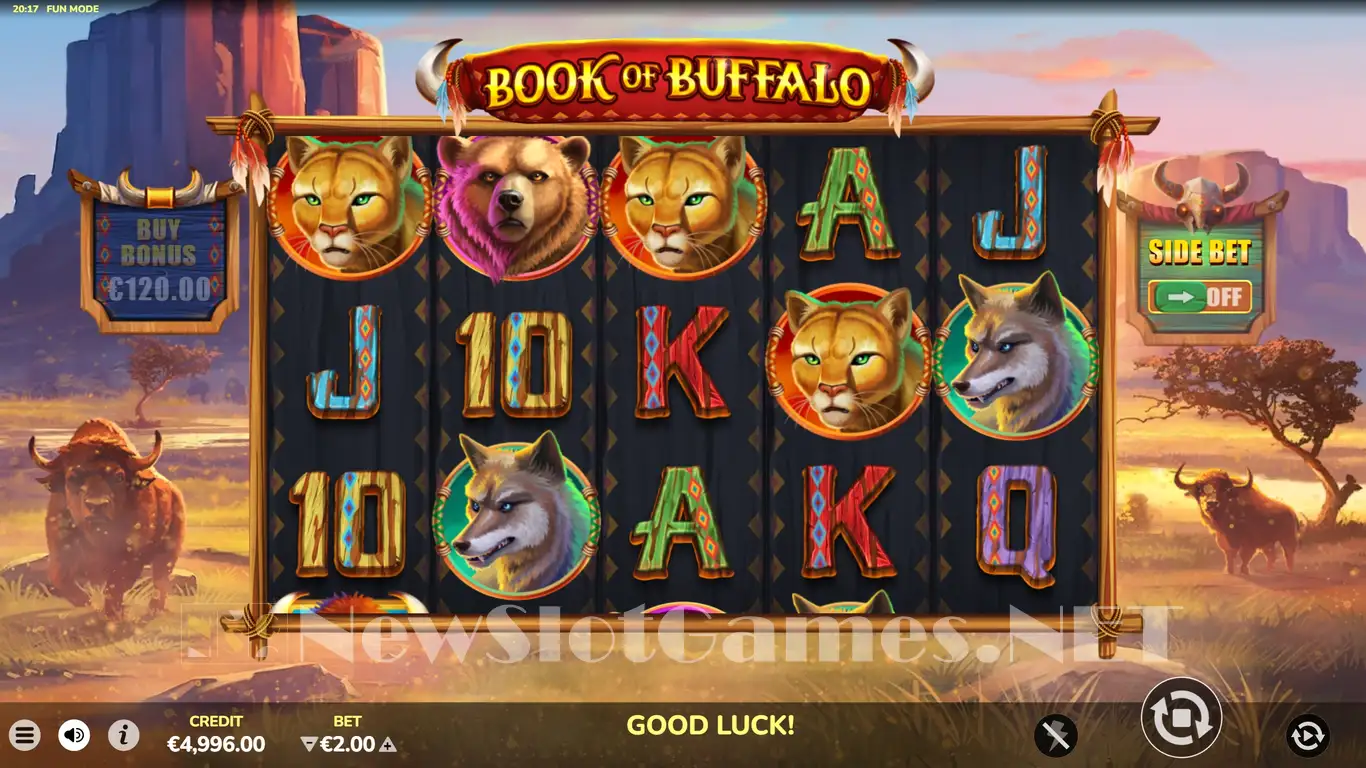
Task: Open the info paytable button
Action: [x=123, y=736]
